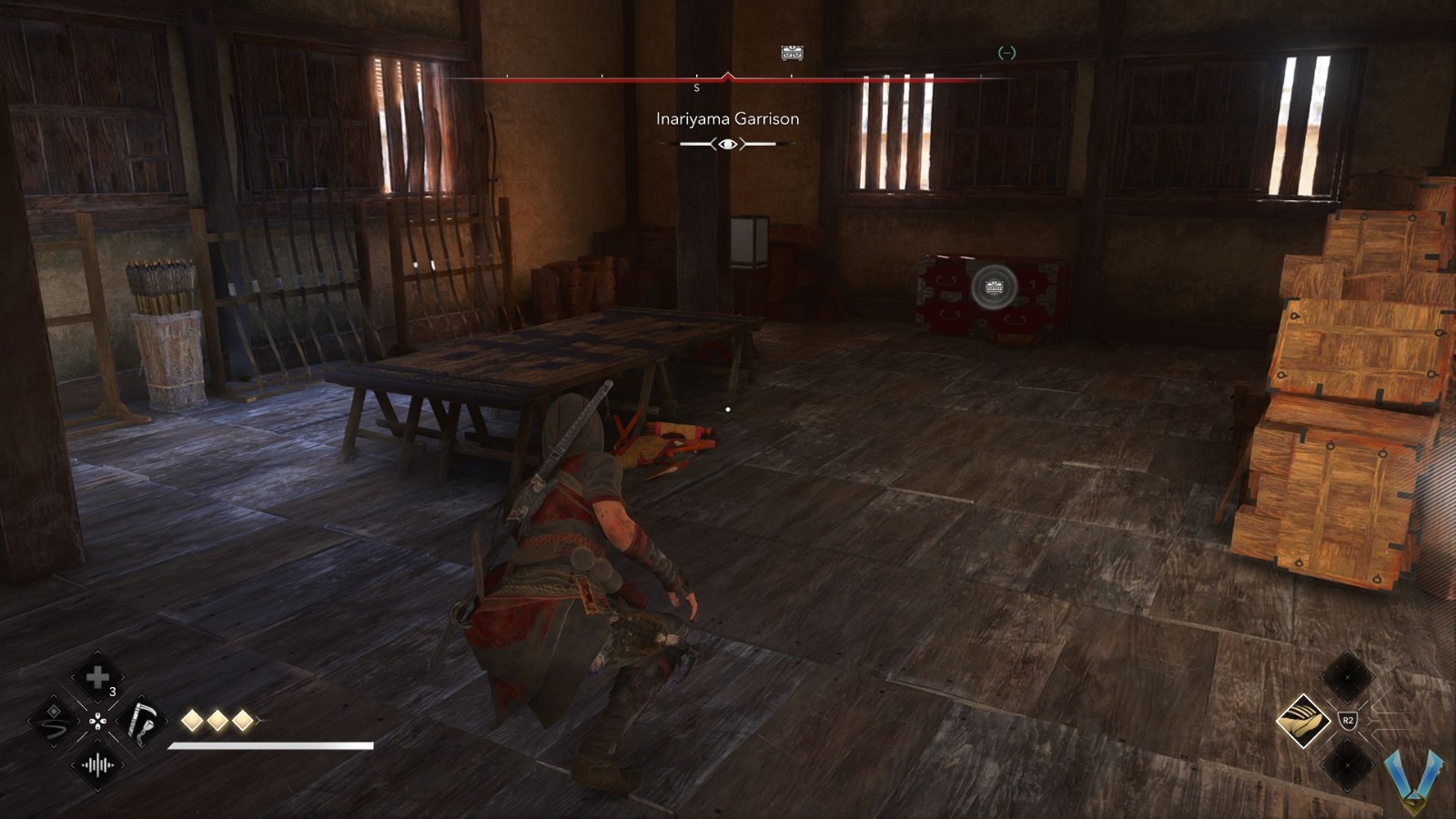Click the third gold adrenaline diamond
Image resolution: width=1456 pixels, height=819 pixels.
coord(242,720)
